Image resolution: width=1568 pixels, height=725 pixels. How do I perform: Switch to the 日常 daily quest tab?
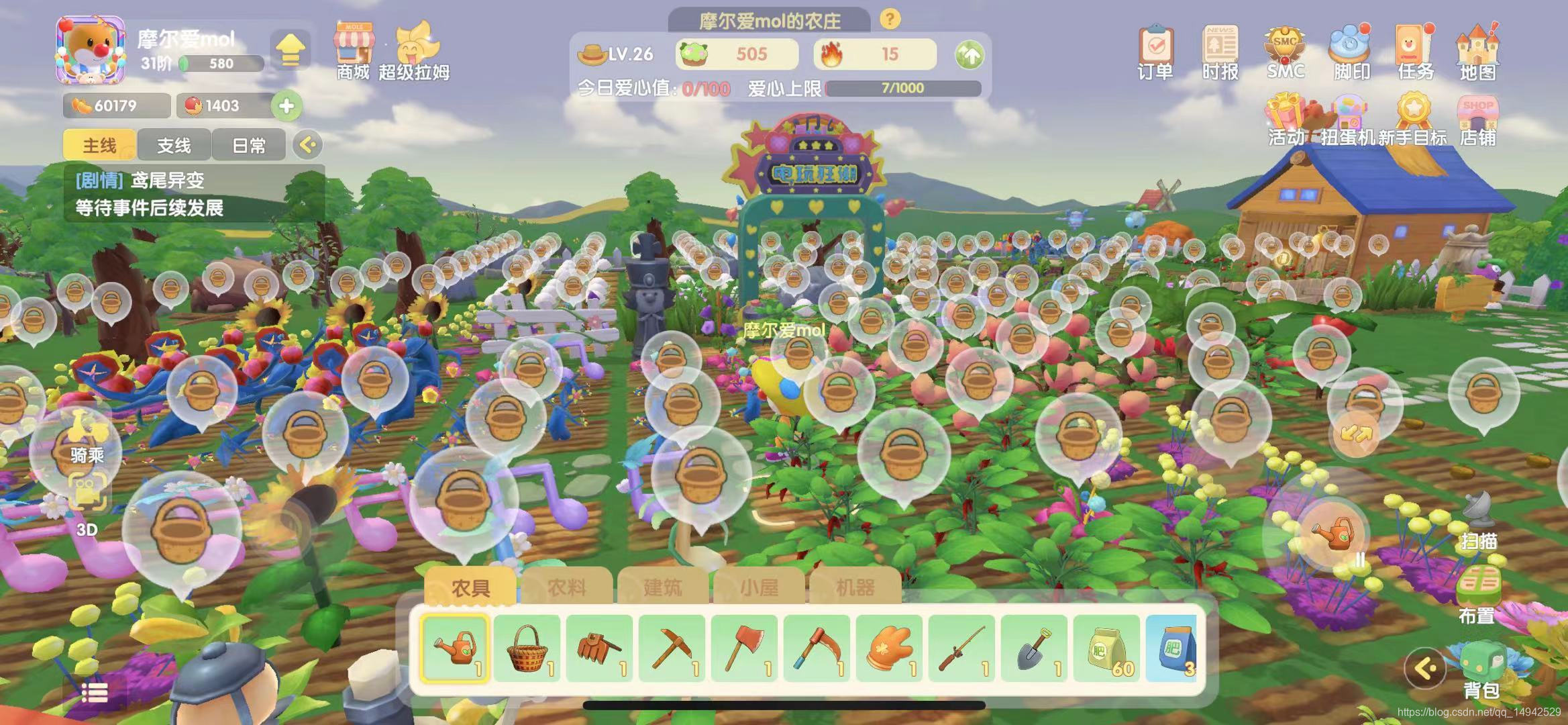(248, 145)
